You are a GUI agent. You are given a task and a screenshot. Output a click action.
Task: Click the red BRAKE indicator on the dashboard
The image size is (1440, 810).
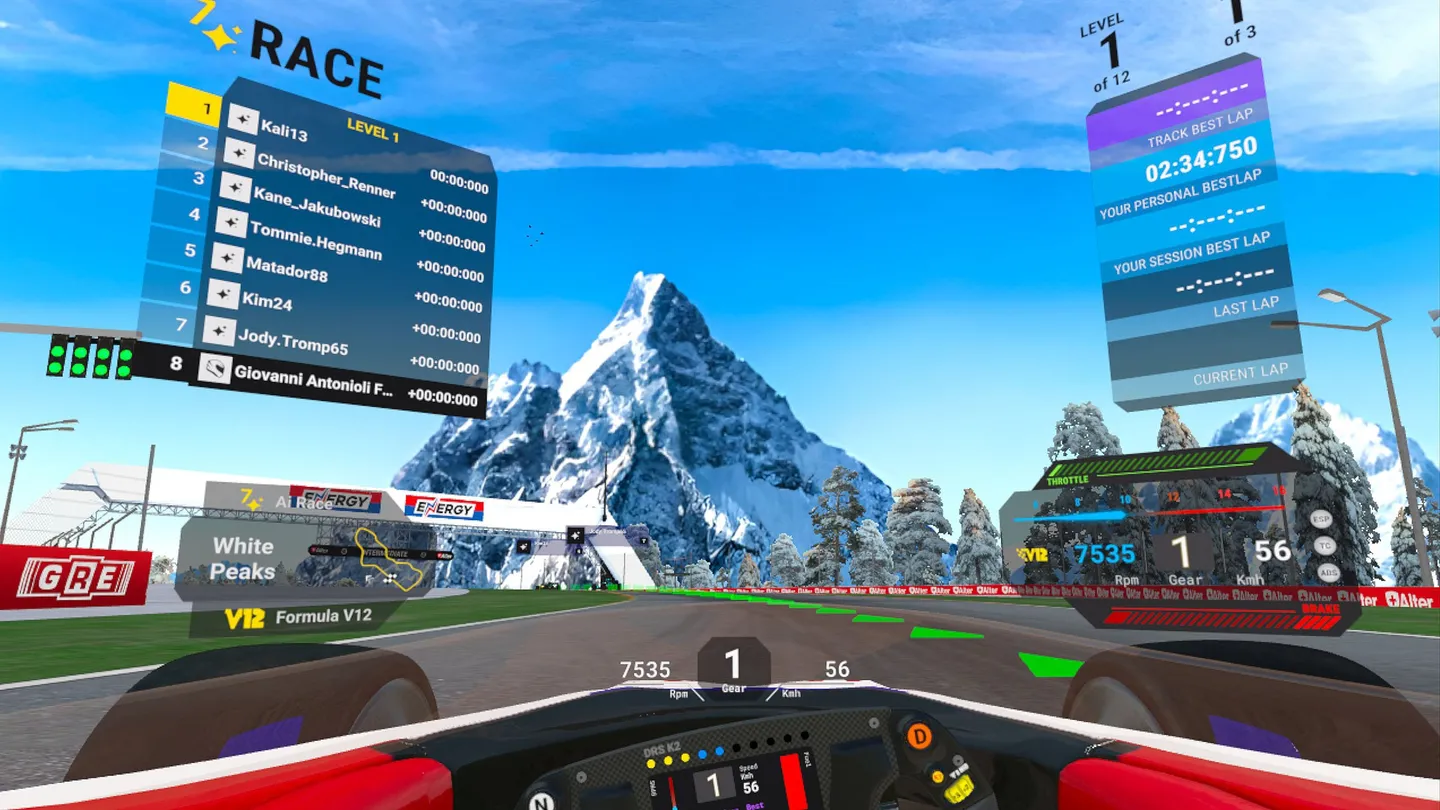click(x=1320, y=606)
